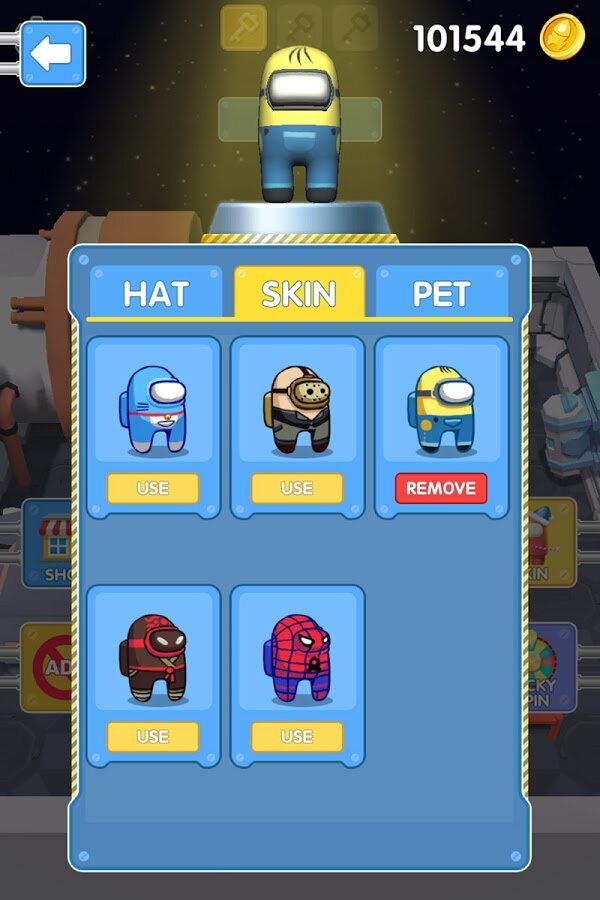Use the blue Doraemon skin

click(153, 488)
